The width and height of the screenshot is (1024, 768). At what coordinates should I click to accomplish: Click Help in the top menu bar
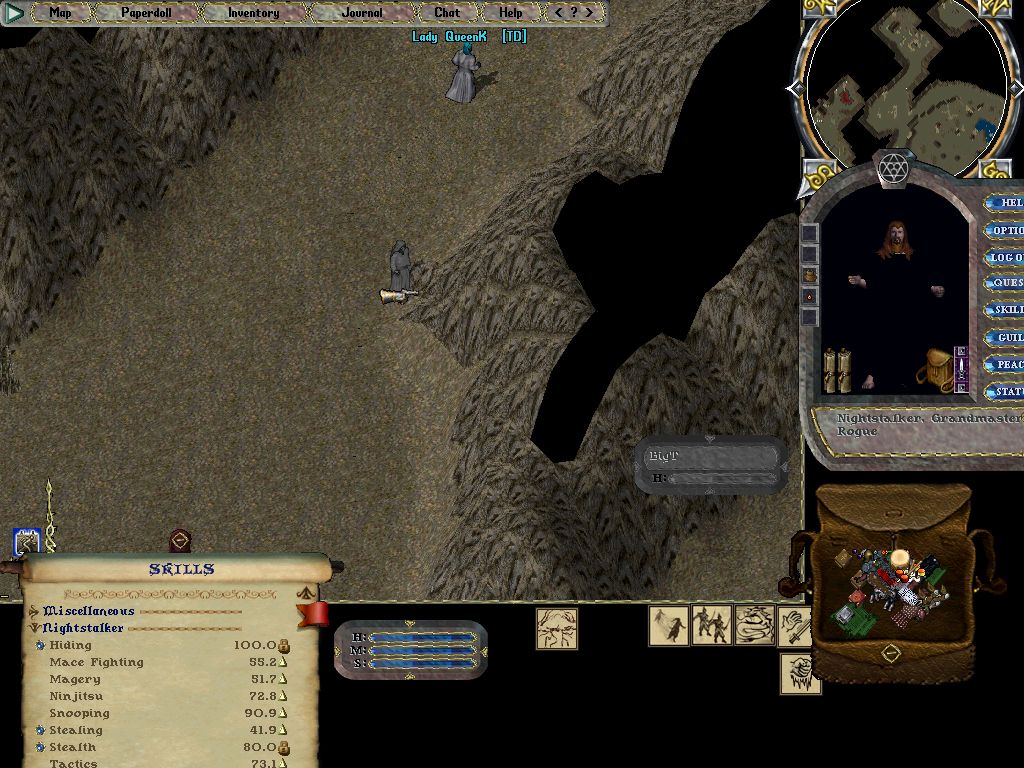[510, 13]
